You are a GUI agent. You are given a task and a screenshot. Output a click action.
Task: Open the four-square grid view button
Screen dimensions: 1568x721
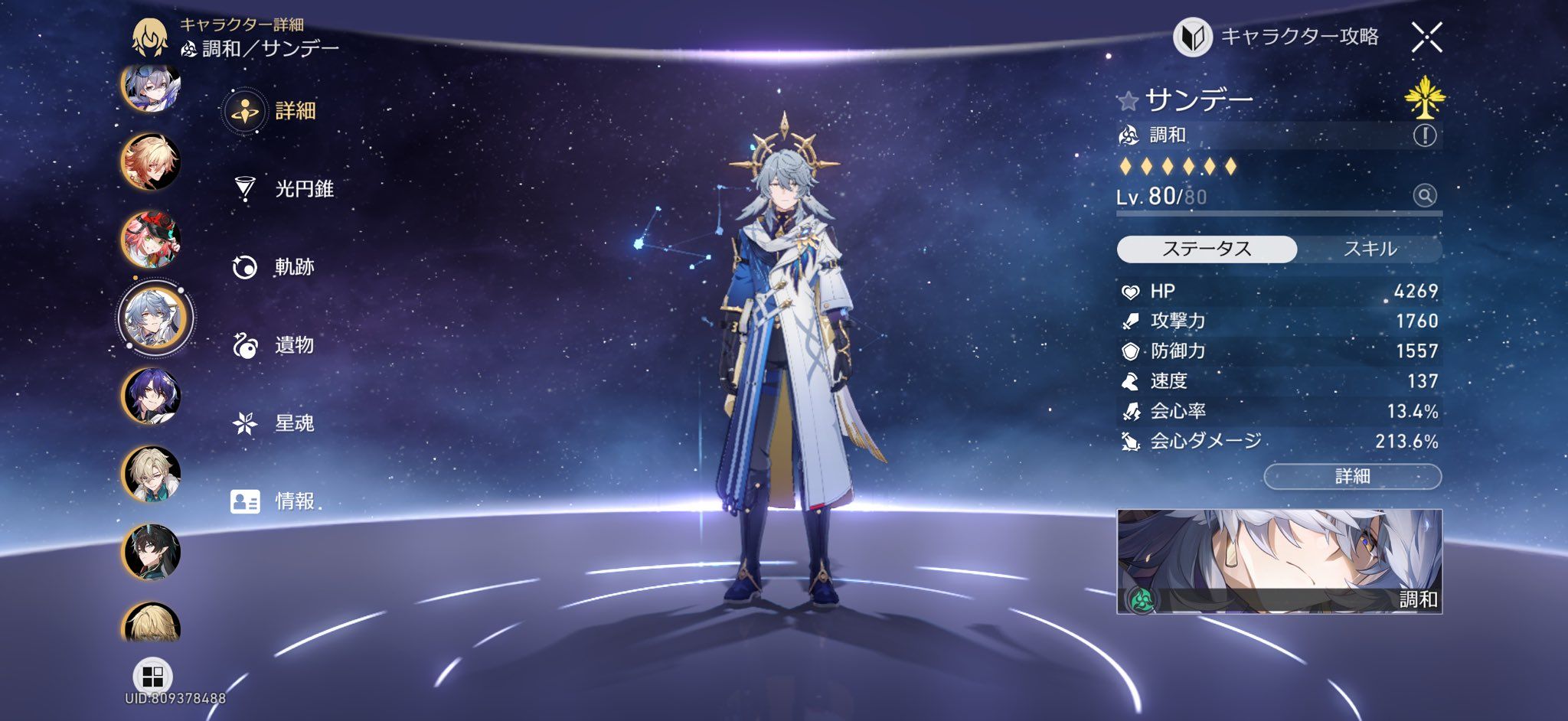click(153, 677)
